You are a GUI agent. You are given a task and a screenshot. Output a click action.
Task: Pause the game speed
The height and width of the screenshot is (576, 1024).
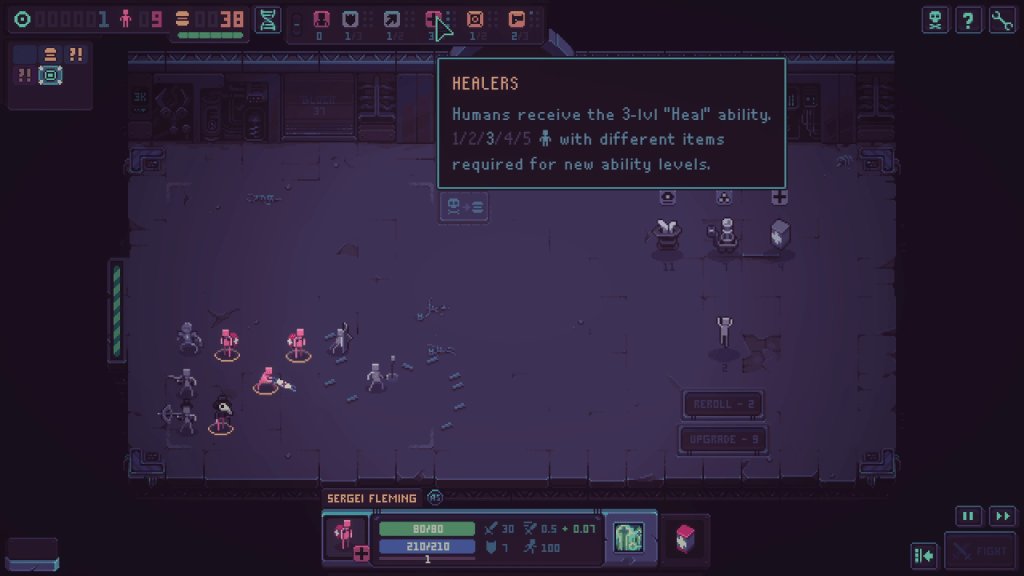pyautogui.click(x=968, y=516)
